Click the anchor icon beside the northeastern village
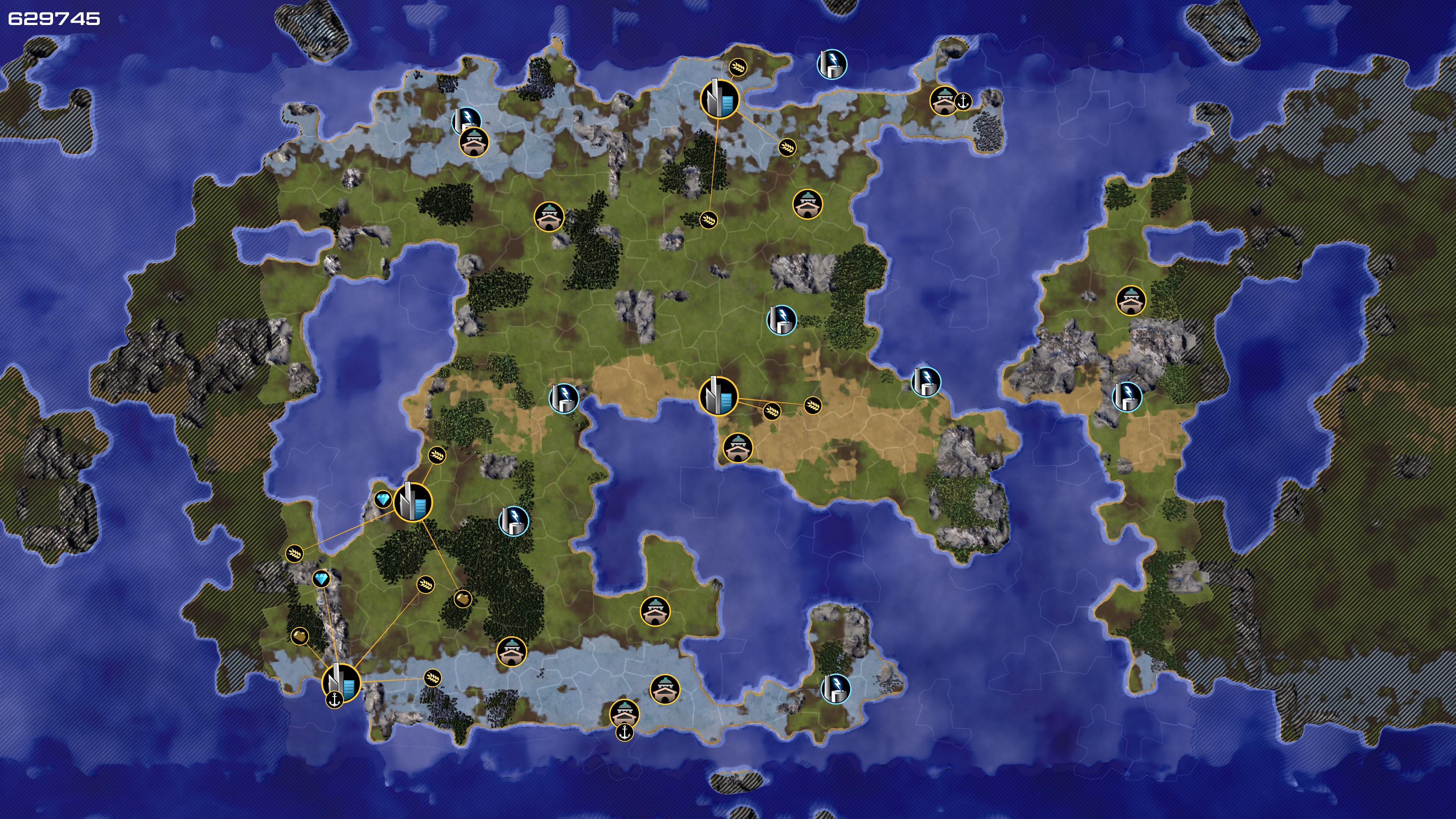 tap(963, 102)
